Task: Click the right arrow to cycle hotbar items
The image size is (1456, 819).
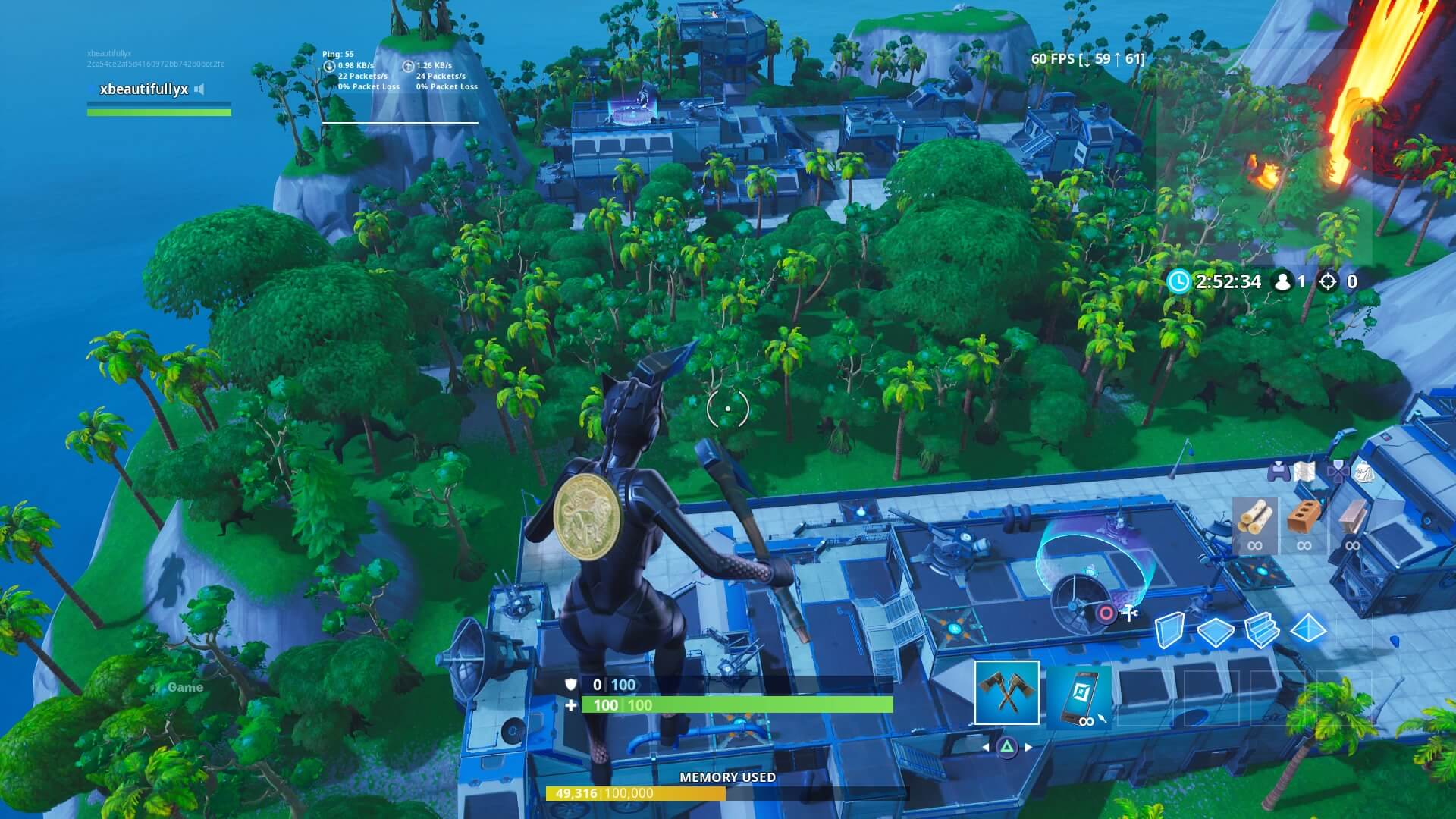Action: [x=1028, y=747]
